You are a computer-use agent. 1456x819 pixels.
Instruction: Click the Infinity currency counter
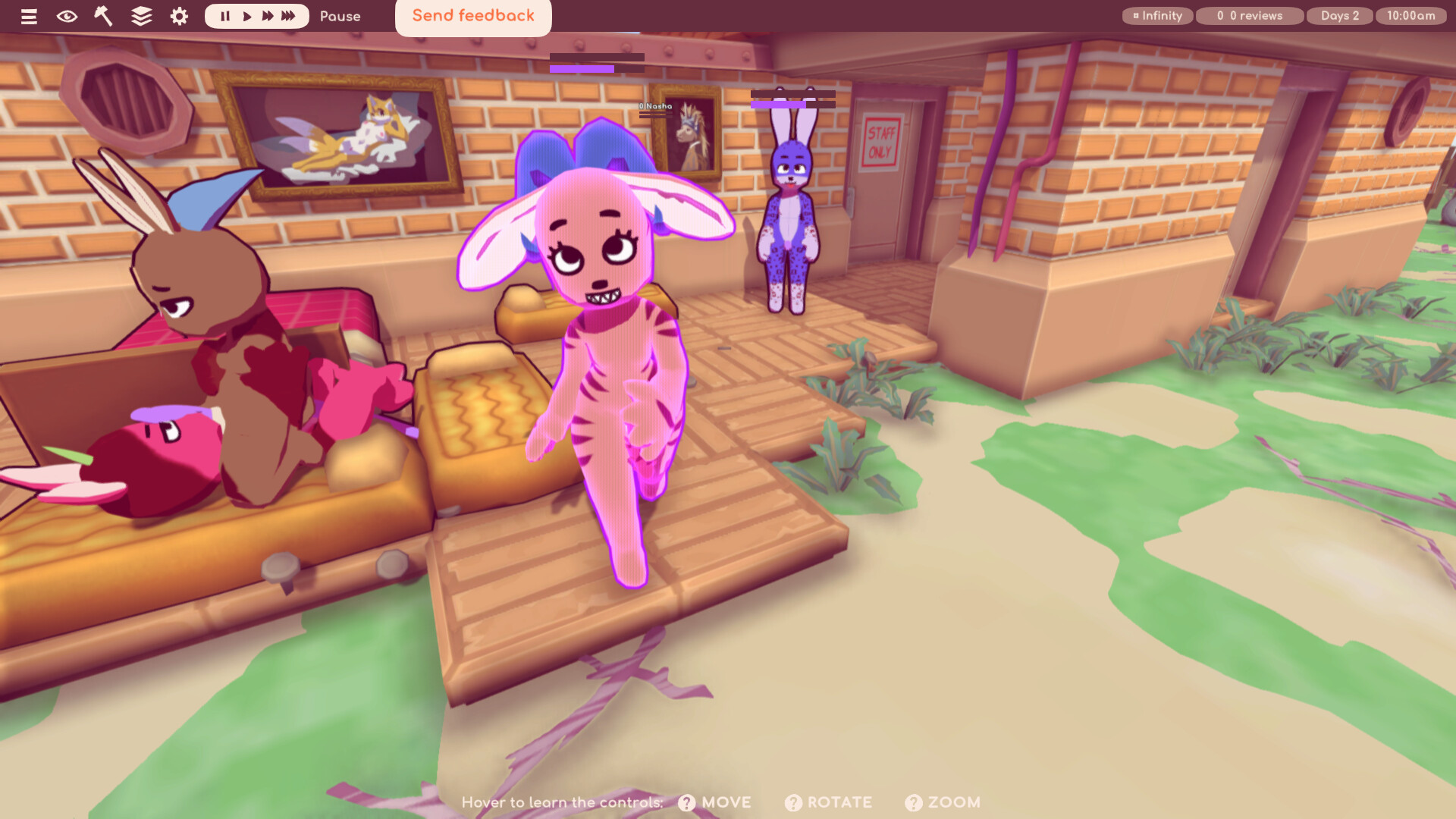pos(1157,15)
